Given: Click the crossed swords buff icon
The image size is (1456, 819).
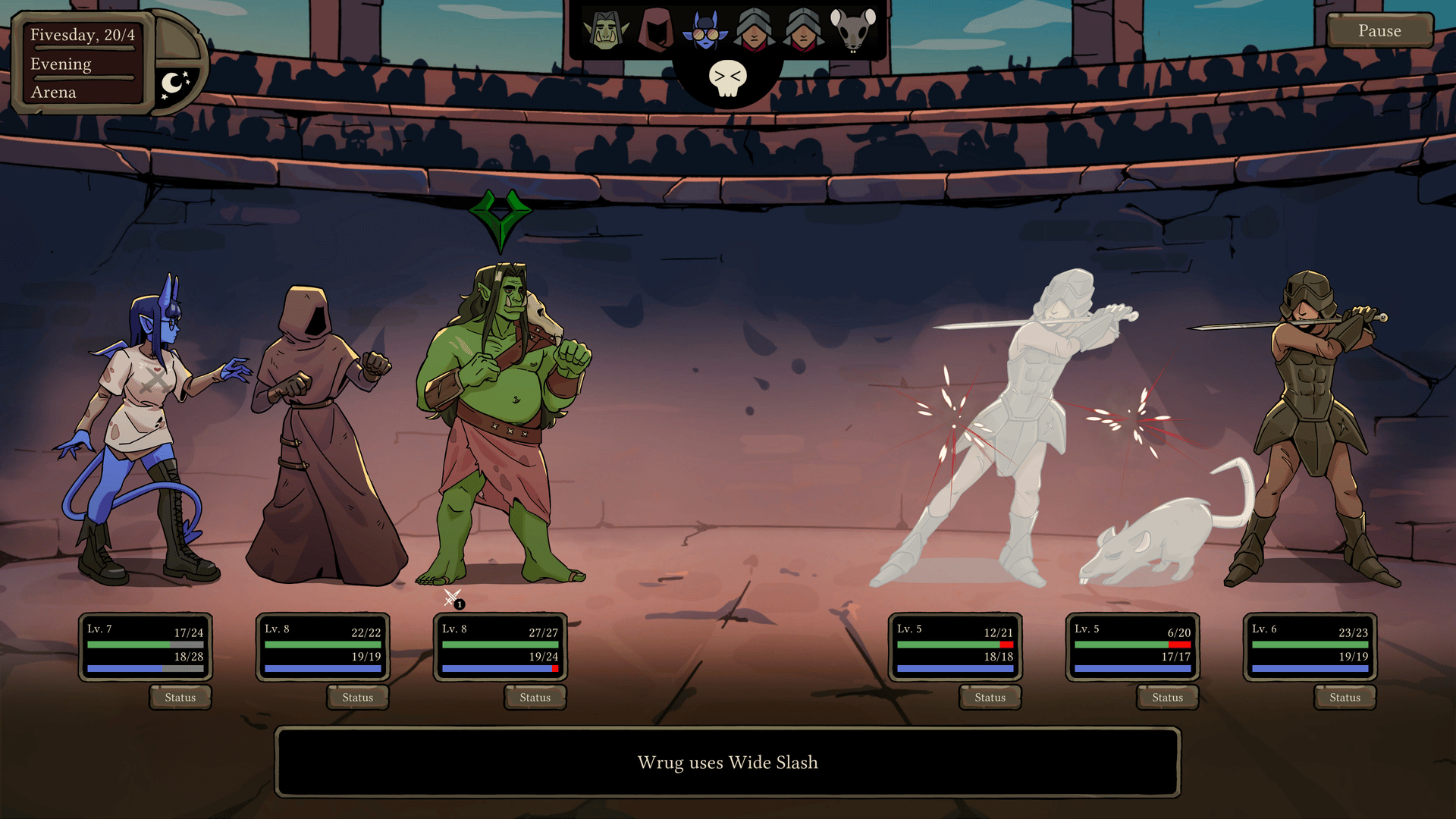Looking at the screenshot, I should click(x=453, y=598).
